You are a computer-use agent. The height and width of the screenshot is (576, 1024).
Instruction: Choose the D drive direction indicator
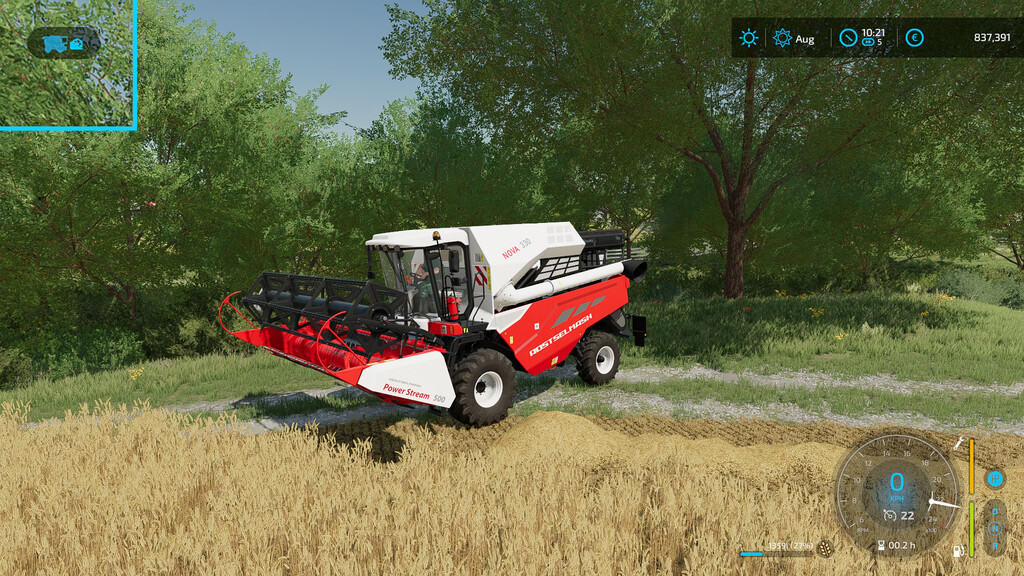click(x=995, y=510)
